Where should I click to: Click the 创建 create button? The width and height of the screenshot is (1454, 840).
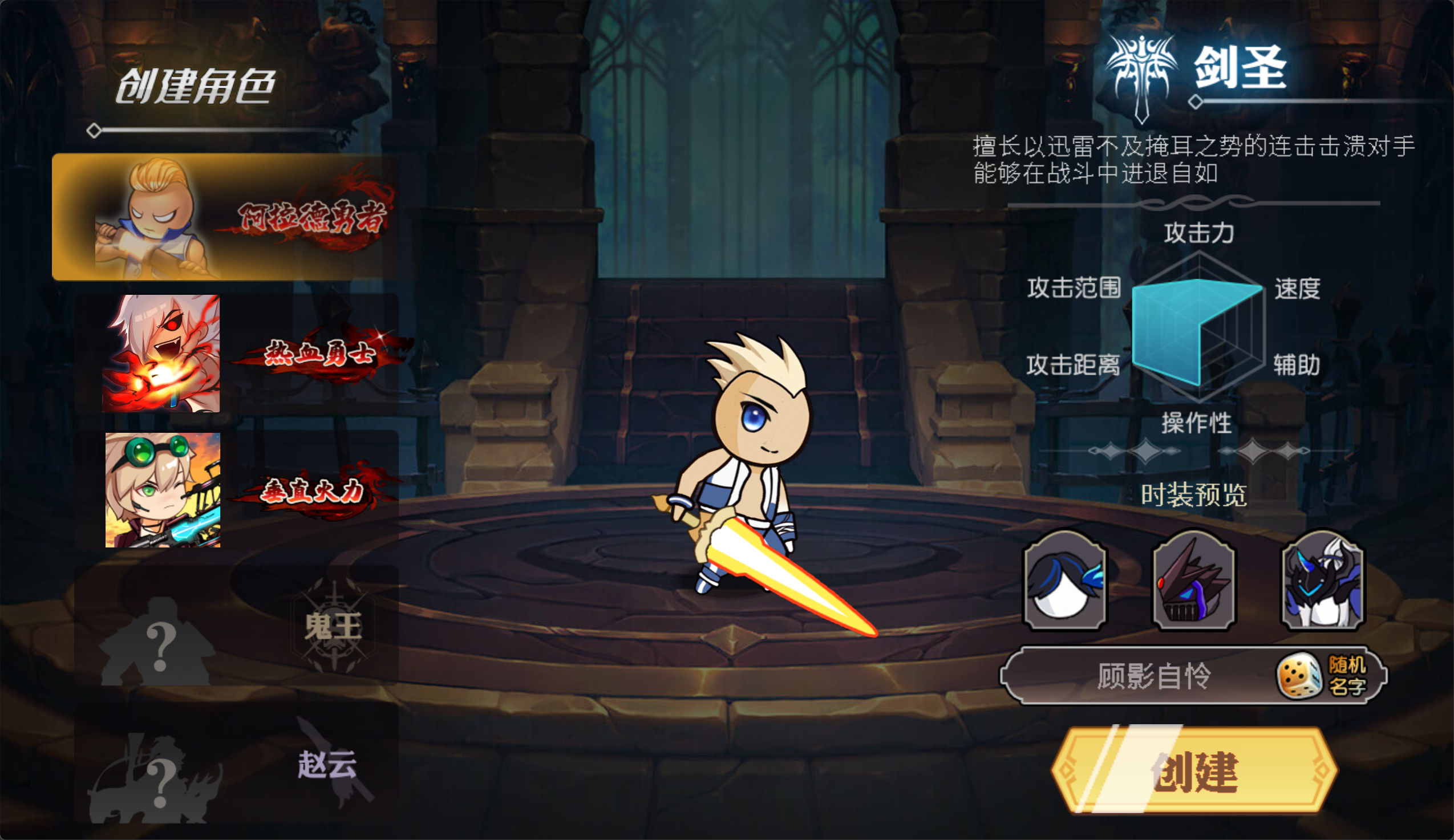[x=1194, y=771]
